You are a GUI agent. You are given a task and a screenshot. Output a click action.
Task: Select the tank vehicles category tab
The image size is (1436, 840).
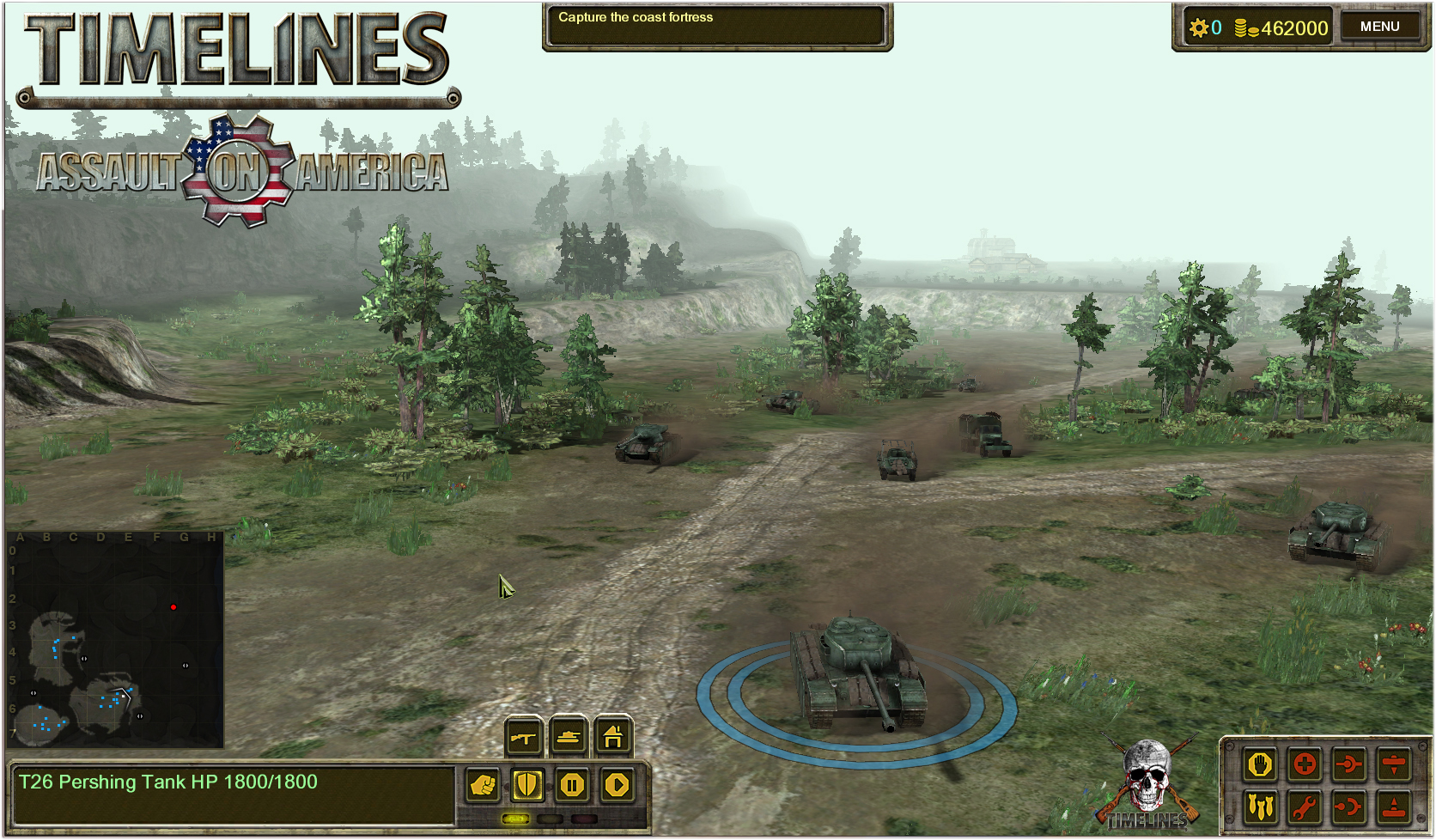[x=569, y=737]
